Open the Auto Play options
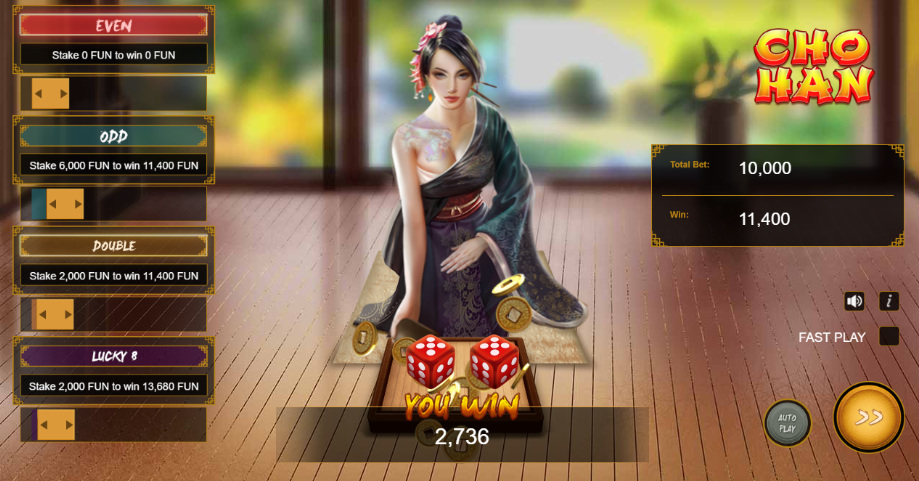 (x=787, y=423)
